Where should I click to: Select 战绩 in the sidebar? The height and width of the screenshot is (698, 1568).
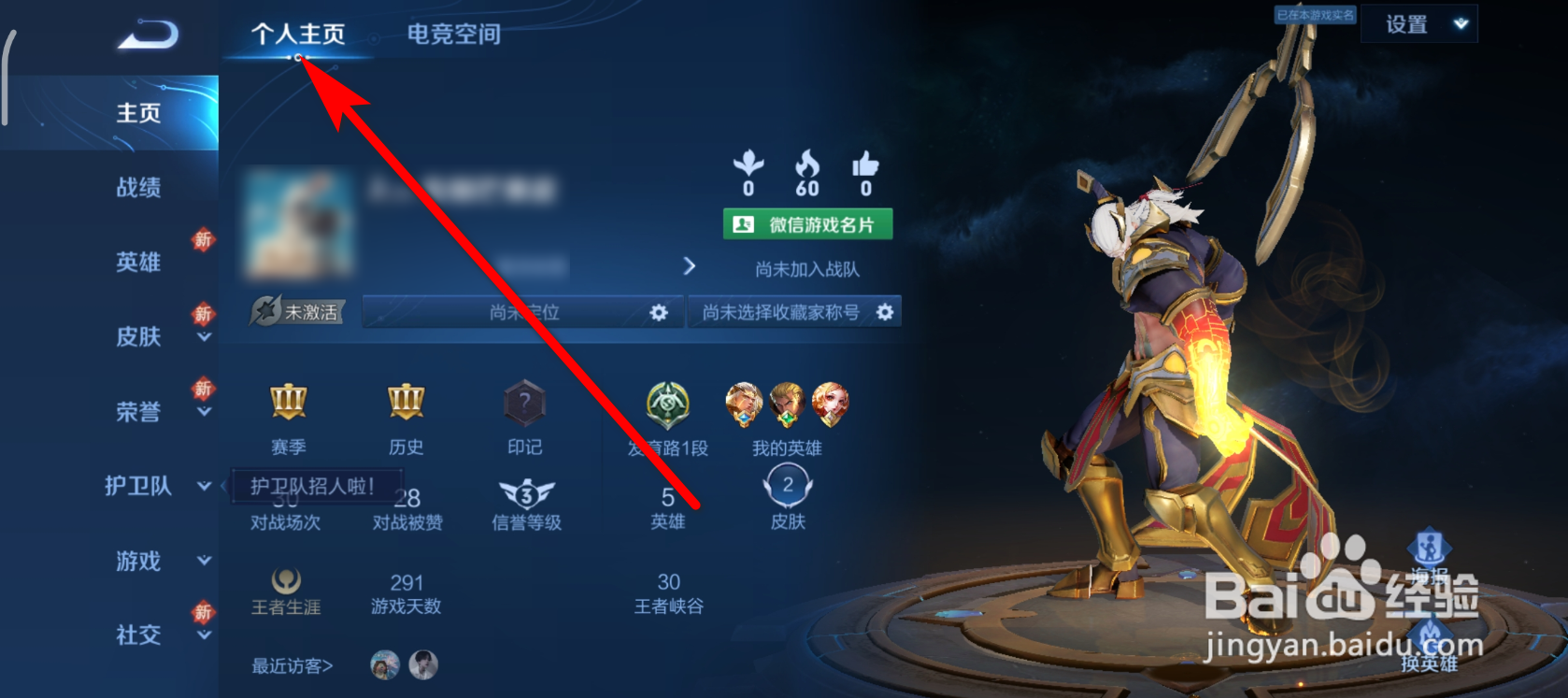point(138,187)
